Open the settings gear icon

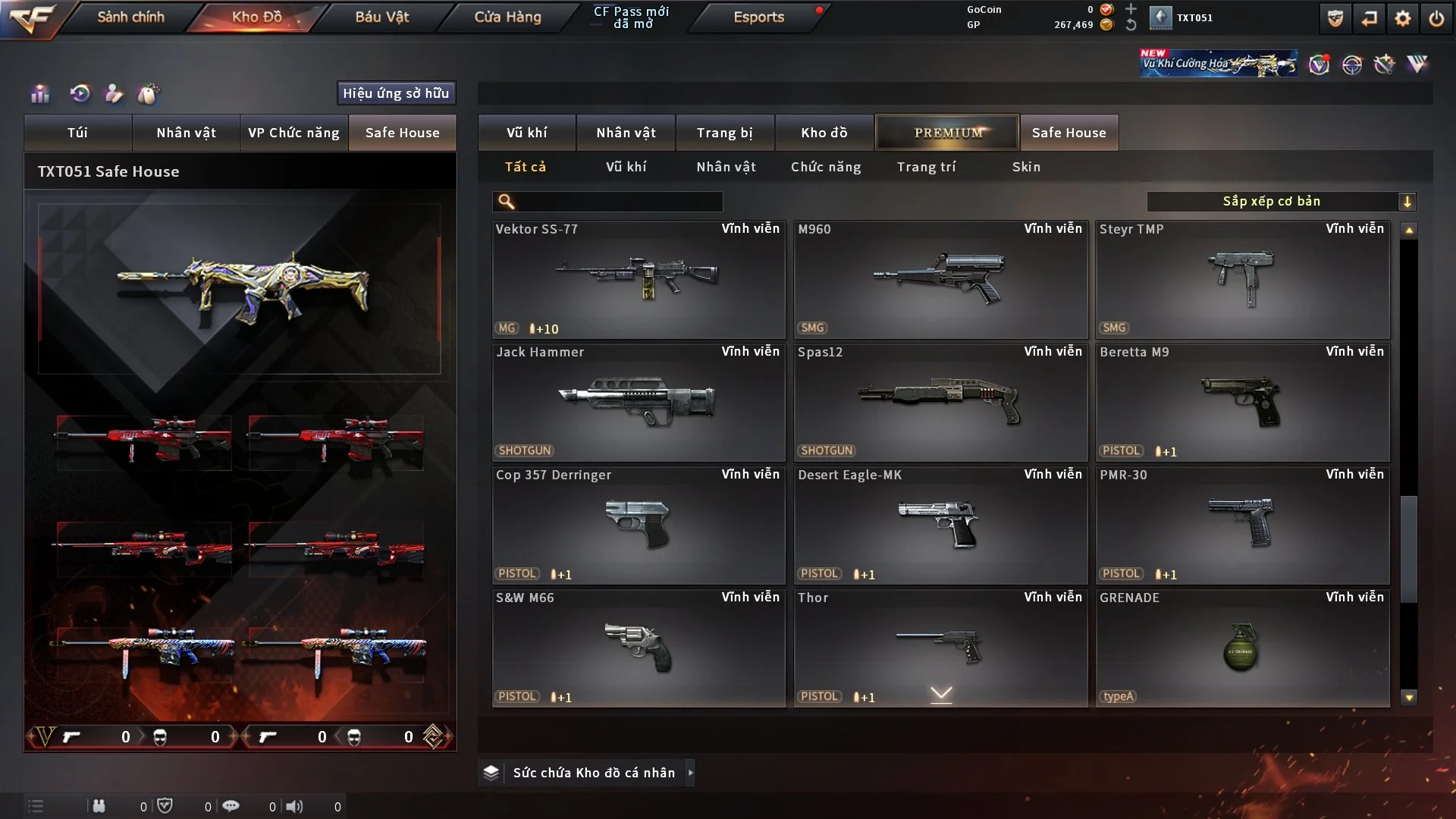pos(1402,18)
